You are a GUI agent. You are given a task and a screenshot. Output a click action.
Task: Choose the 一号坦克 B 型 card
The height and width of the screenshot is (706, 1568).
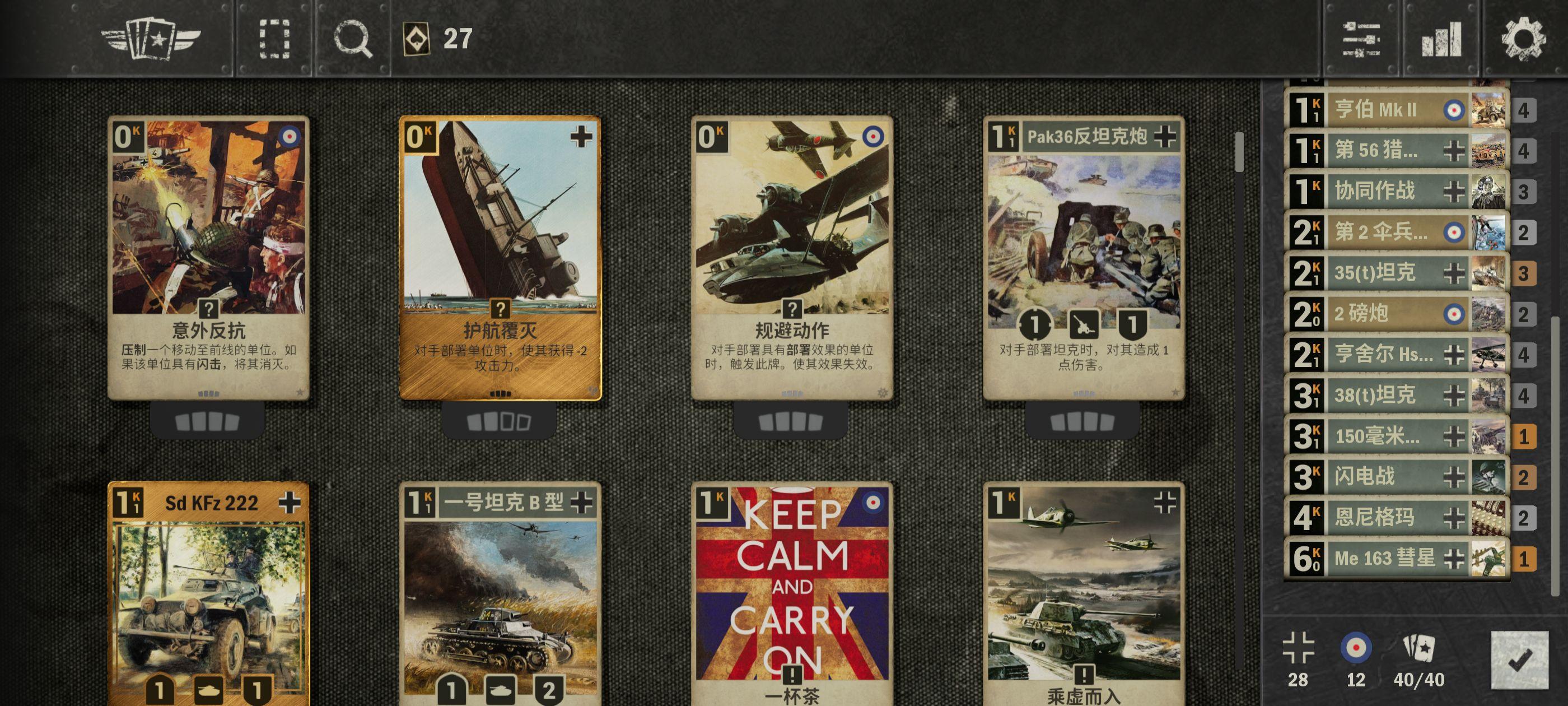click(x=500, y=594)
